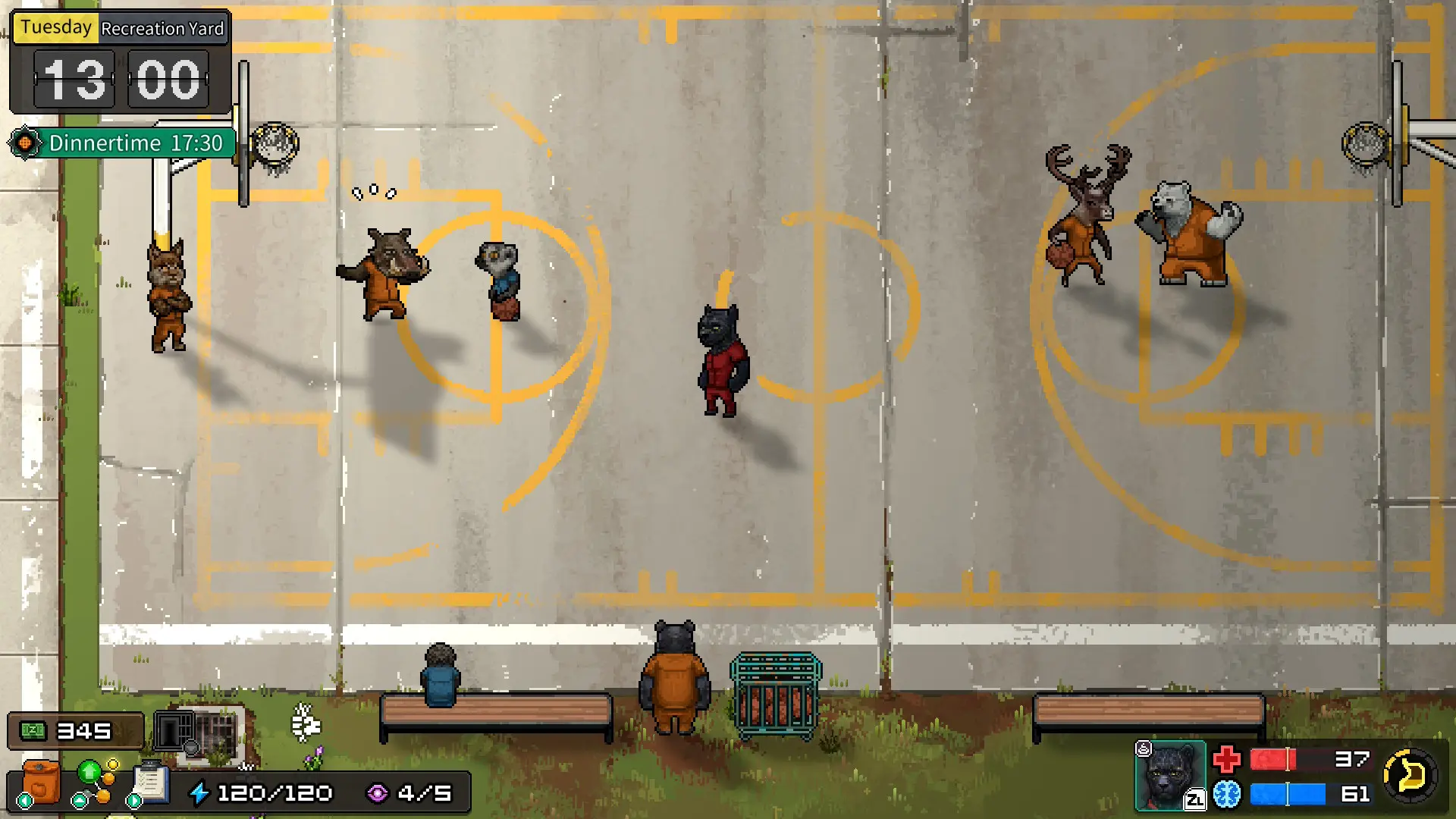1456x819 pixels.
Task: Activate the yellow round ability icon
Action: pos(1410,775)
